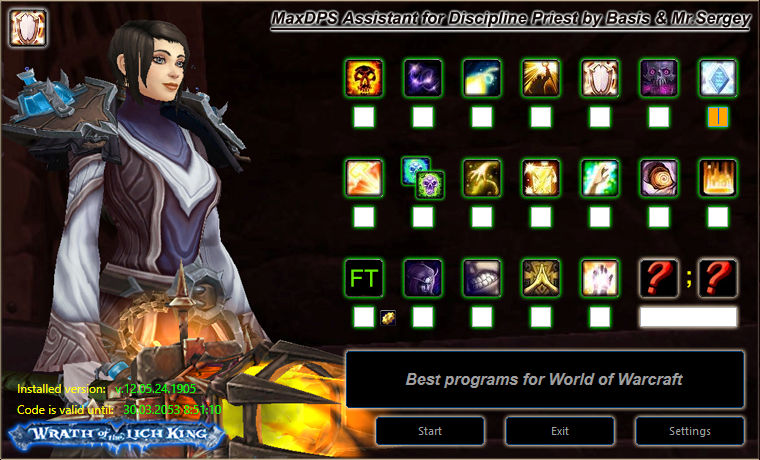The height and width of the screenshot is (460, 760).
Task: Click the white text field under the question marks
Action: click(x=688, y=317)
